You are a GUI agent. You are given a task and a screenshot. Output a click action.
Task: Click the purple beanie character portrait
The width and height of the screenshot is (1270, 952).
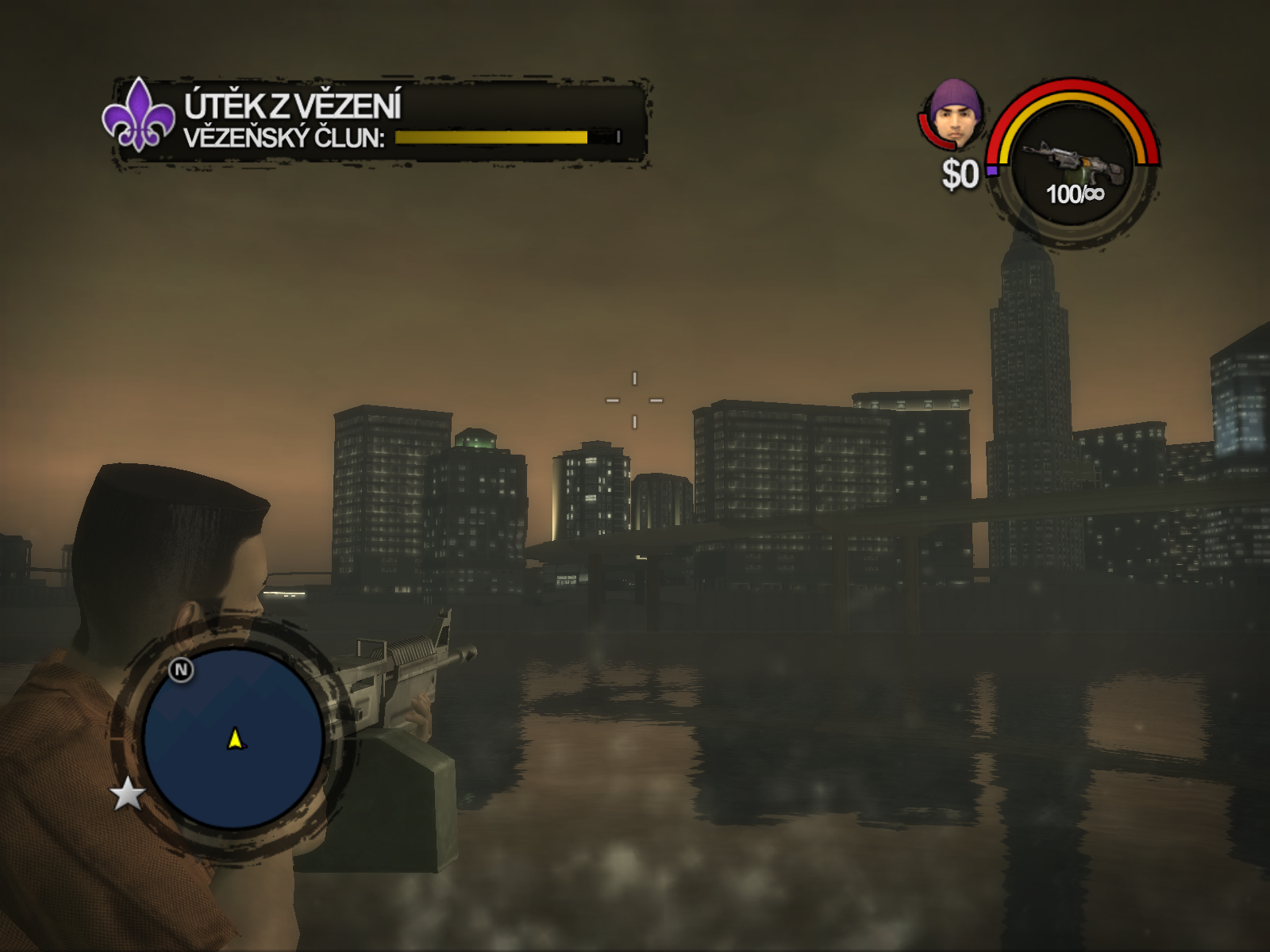(x=956, y=114)
